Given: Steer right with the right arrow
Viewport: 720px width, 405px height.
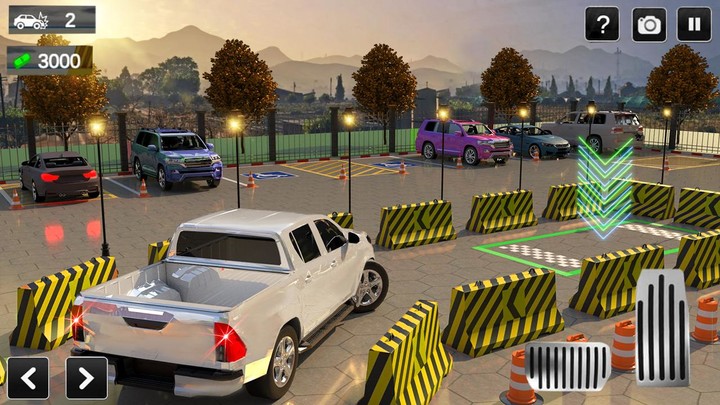Looking at the screenshot, I should coord(87,377).
